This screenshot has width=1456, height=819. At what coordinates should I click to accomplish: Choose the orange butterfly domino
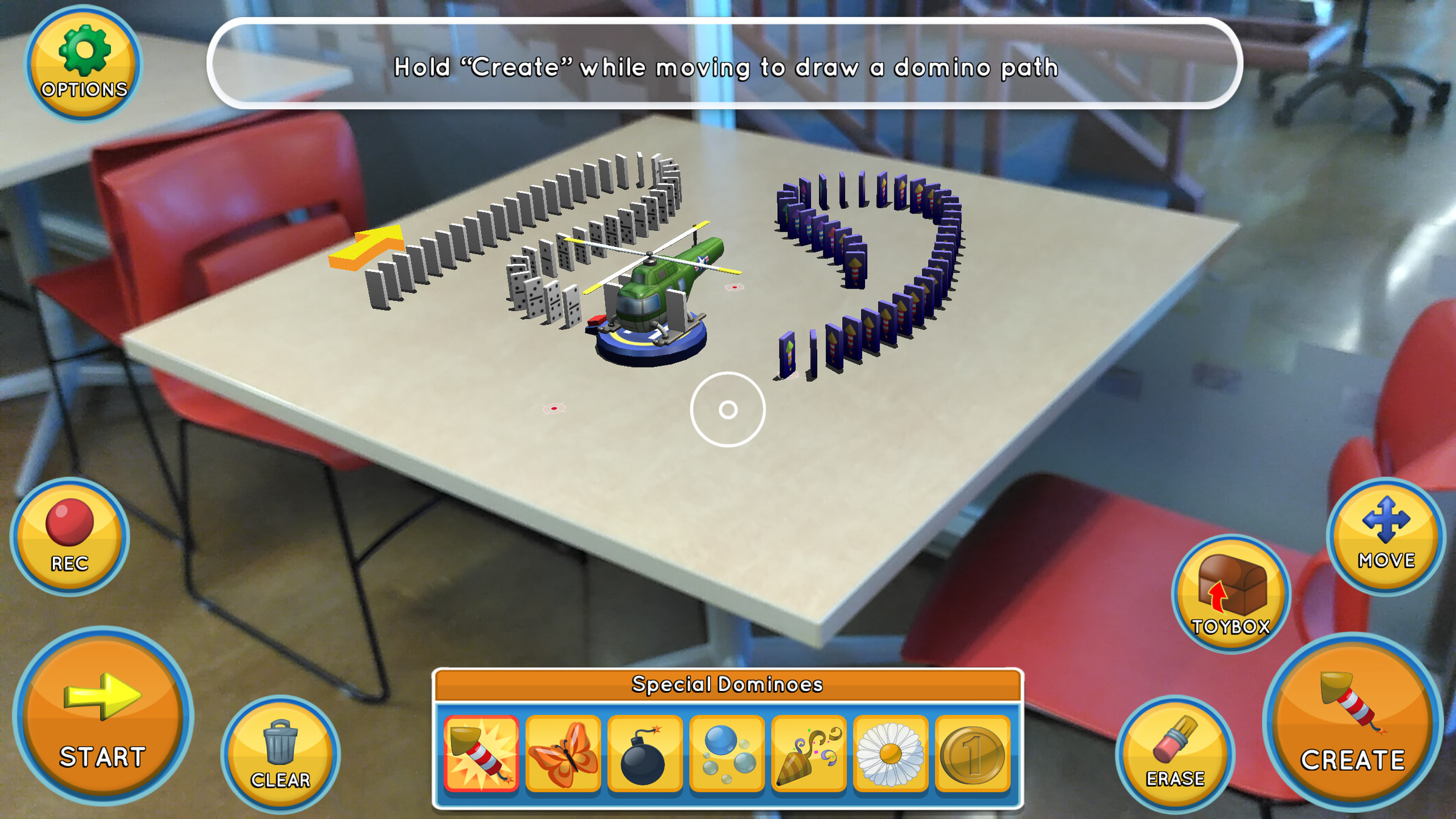pos(563,754)
